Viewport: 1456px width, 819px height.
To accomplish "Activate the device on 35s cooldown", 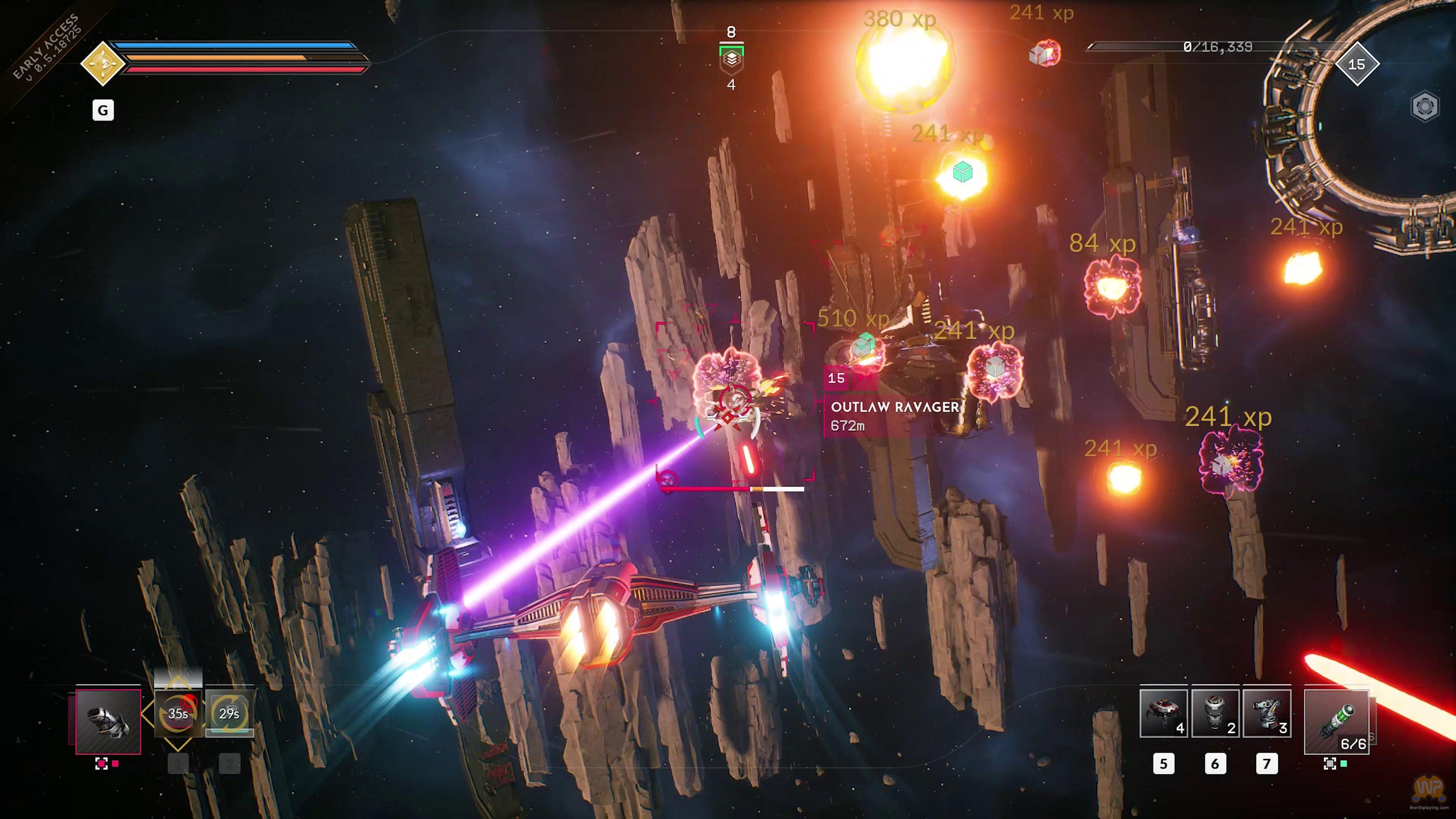I will [178, 714].
